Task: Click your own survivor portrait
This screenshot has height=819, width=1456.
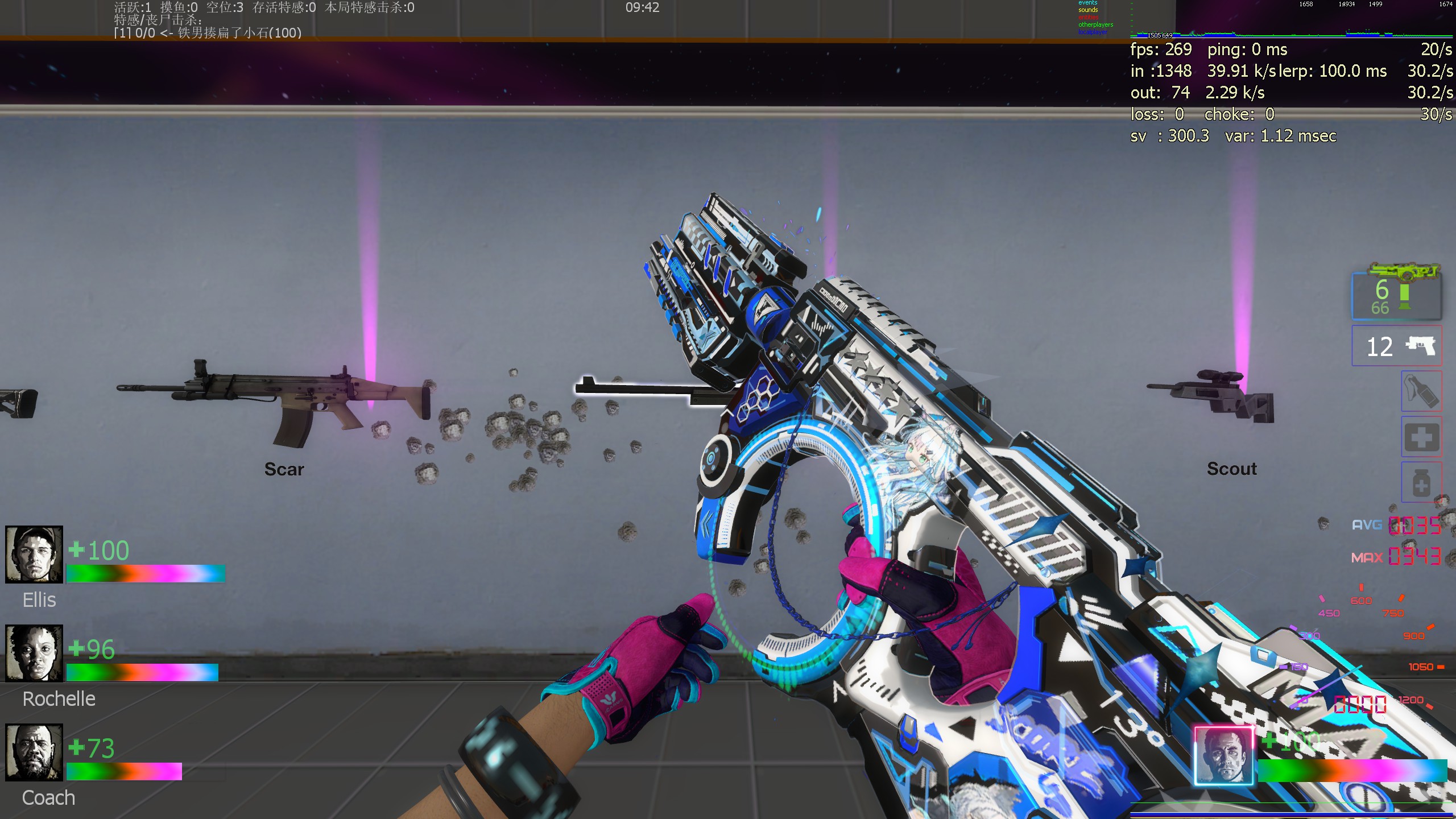Action: pyautogui.click(x=1223, y=756)
